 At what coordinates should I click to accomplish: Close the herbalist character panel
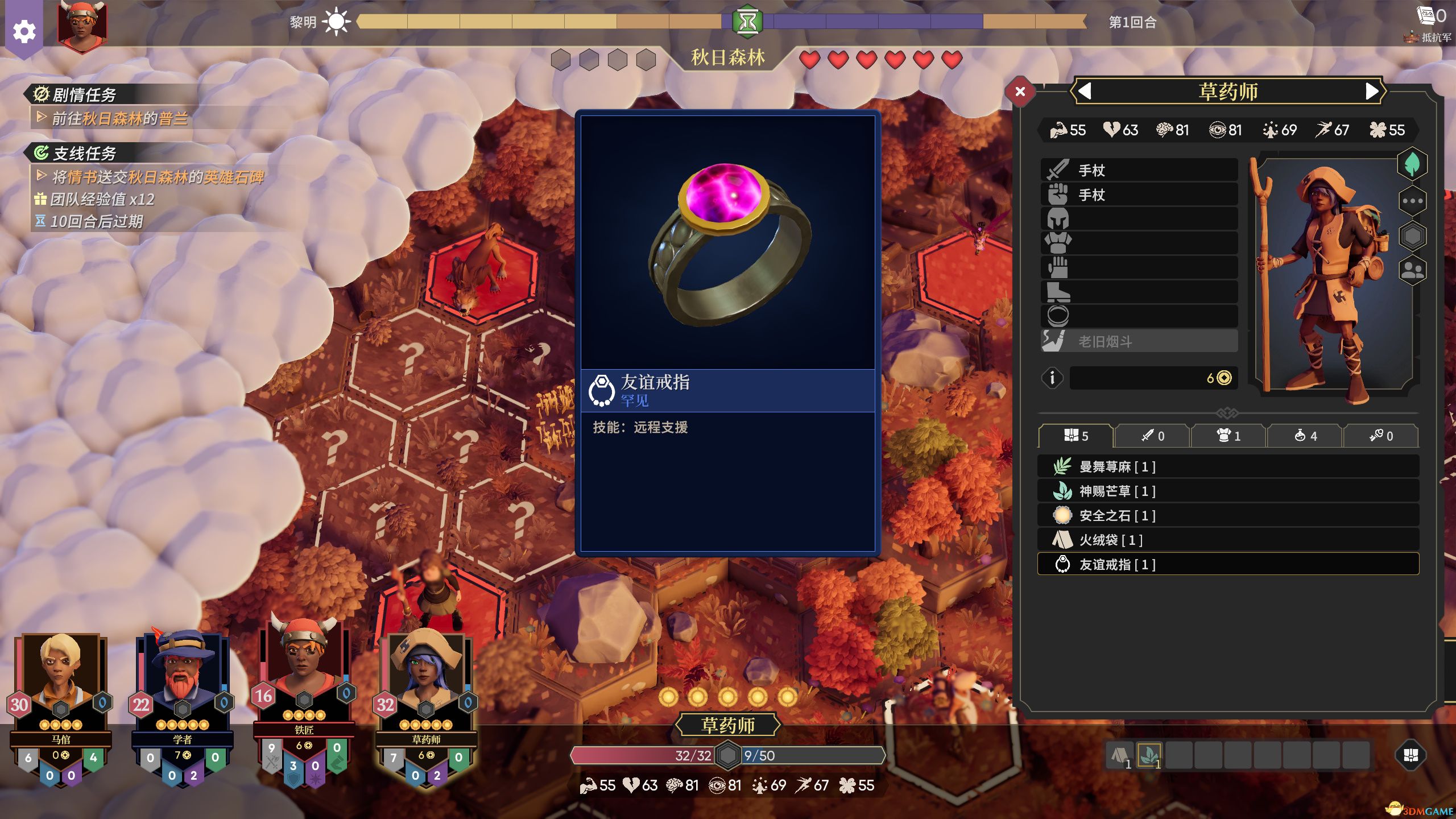pos(1020,91)
